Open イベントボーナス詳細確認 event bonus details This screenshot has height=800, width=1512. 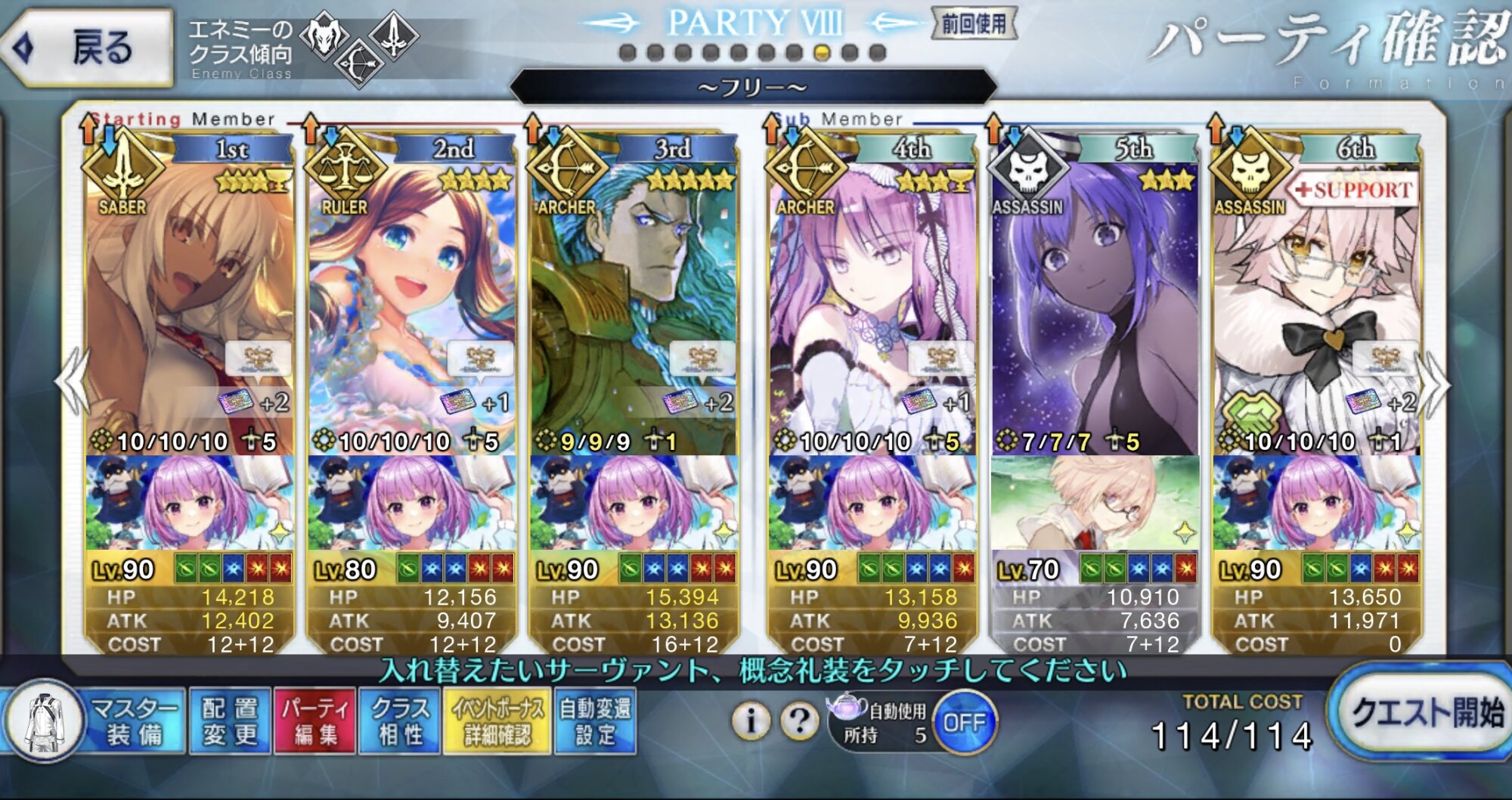tap(497, 721)
